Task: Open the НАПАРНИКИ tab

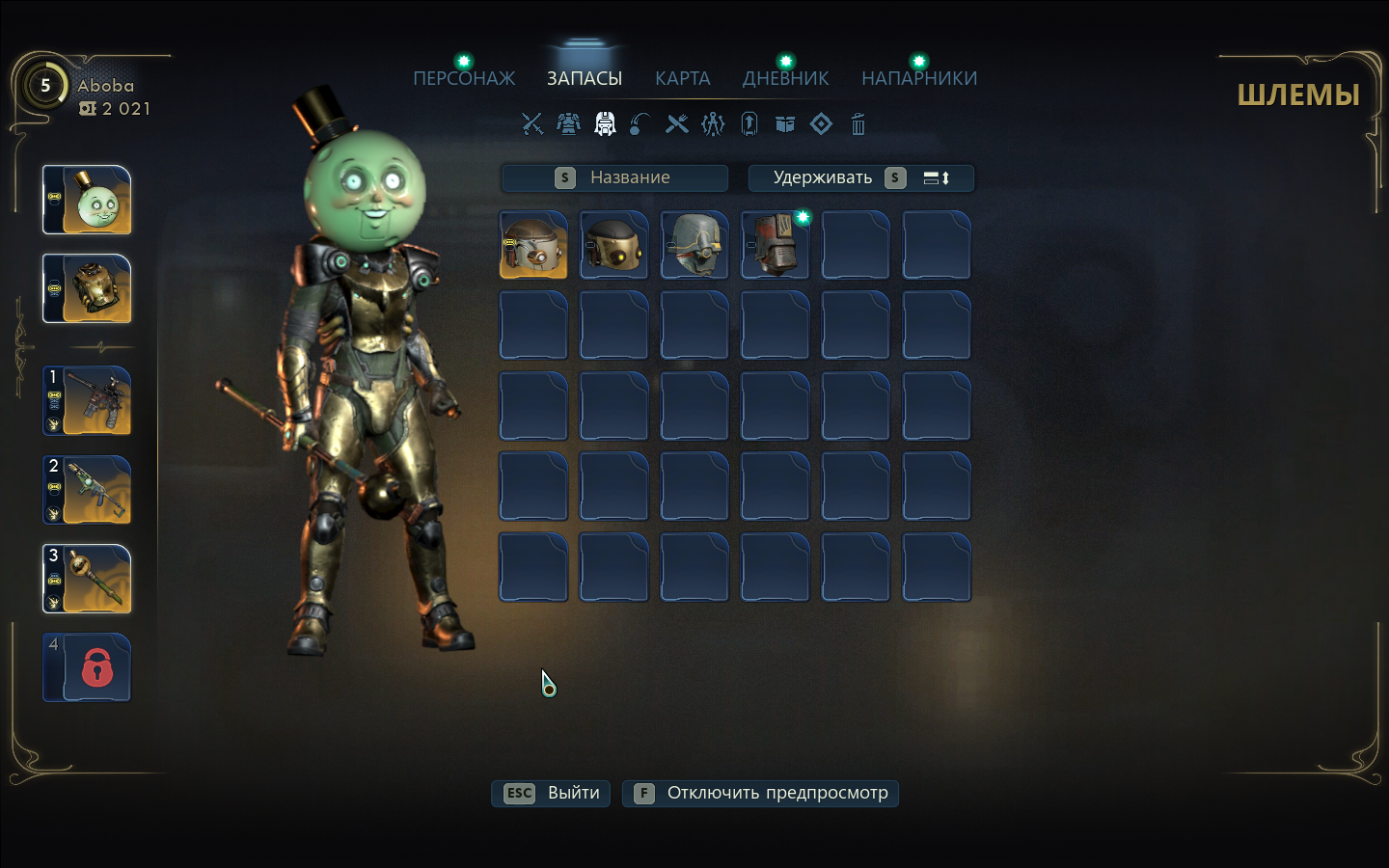Action: coord(919,78)
